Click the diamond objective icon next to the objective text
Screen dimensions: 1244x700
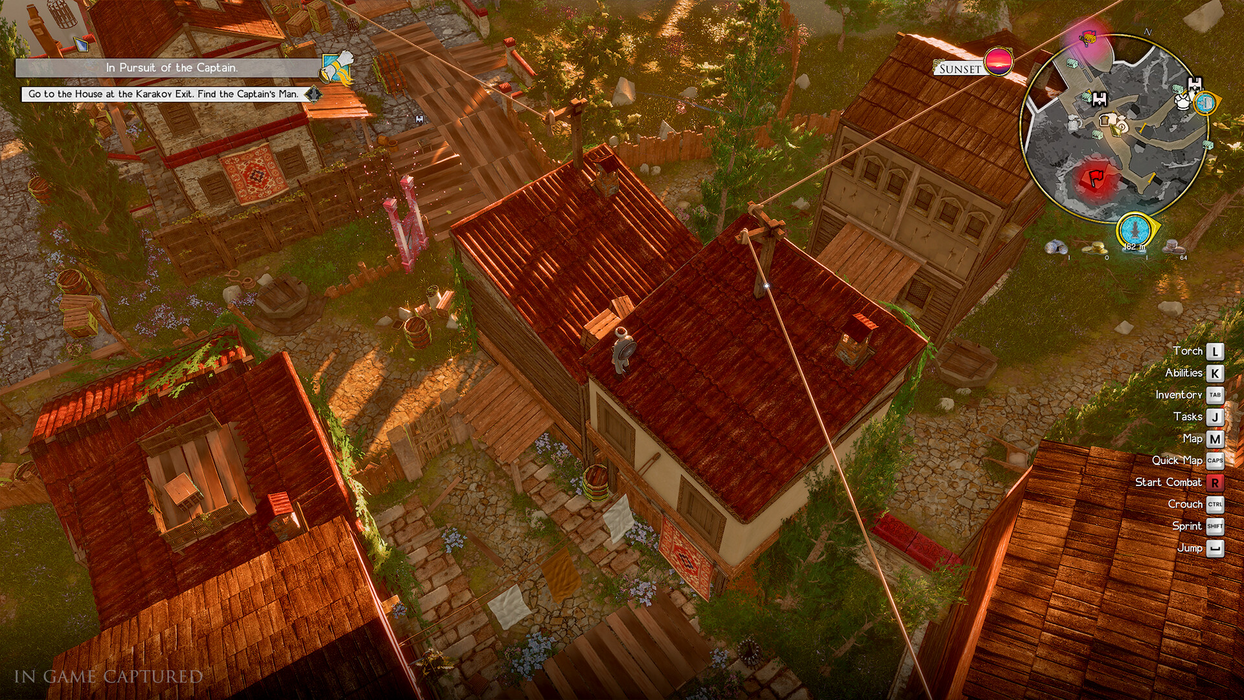pyautogui.click(x=314, y=94)
